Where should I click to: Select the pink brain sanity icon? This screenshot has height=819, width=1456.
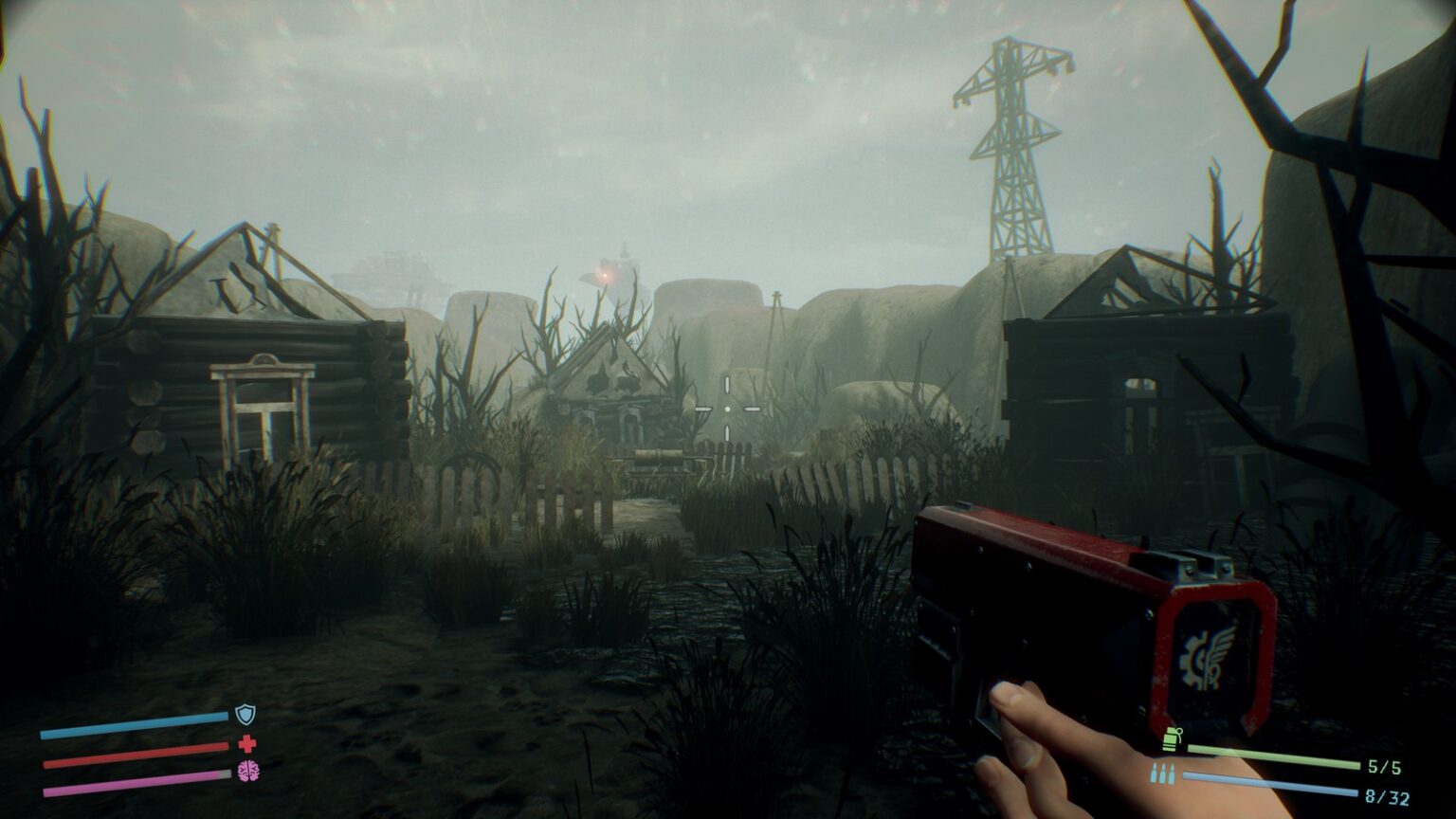(247, 771)
